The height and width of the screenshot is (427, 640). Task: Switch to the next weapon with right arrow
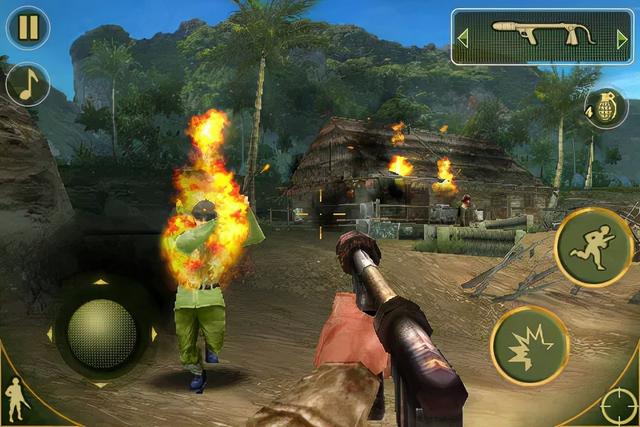[622, 39]
